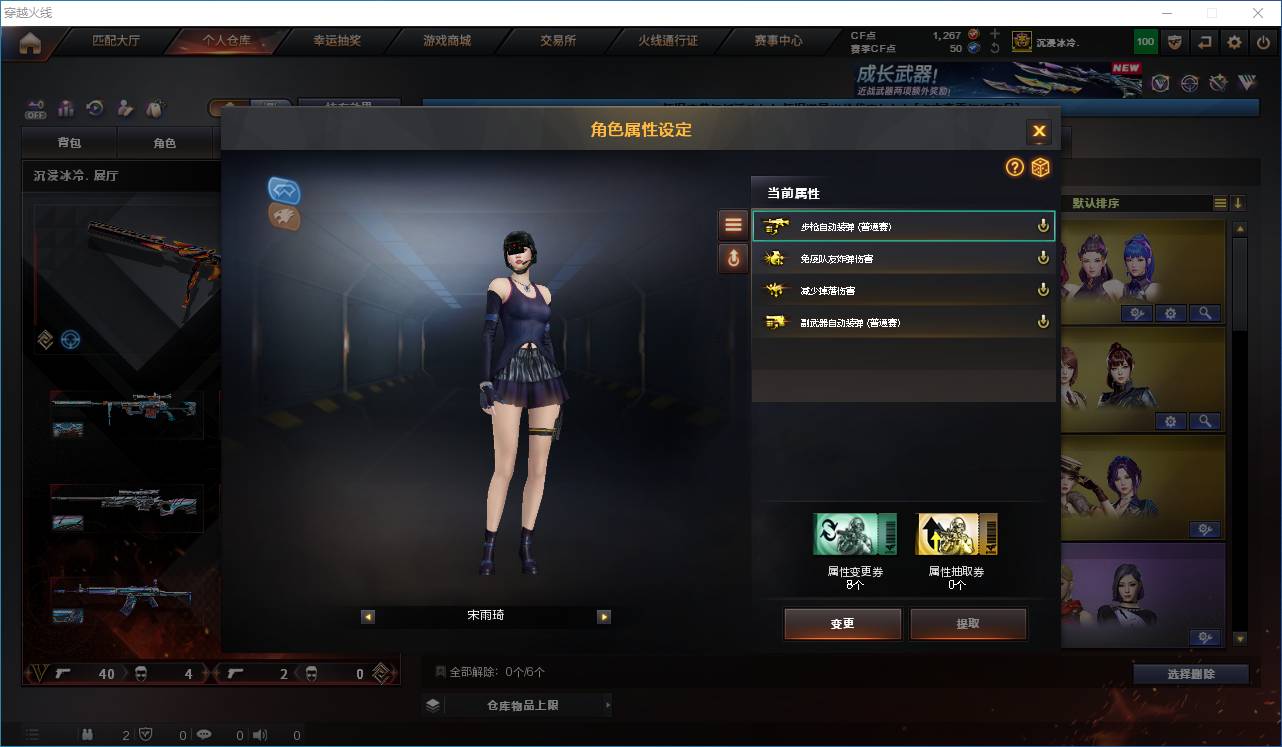This screenshot has height=747, width=1282.
Task: Click the magnifier icon on the top character thumbnail
Action: click(x=1205, y=313)
